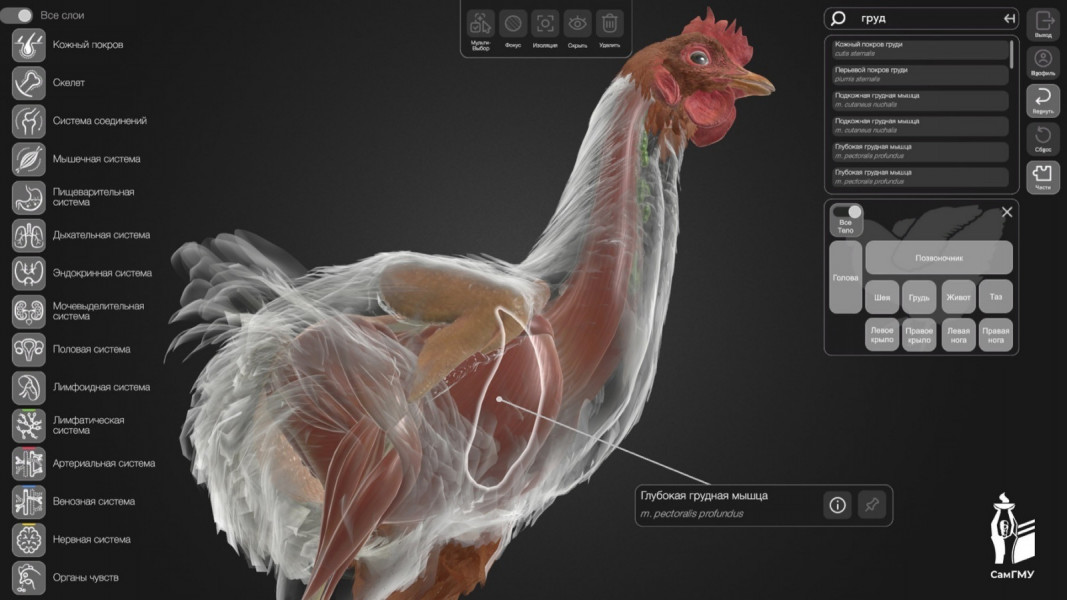The width and height of the screenshot is (1067, 600).
Task: Hide selection with the 'Скрыть' eye button
Action: [577, 24]
